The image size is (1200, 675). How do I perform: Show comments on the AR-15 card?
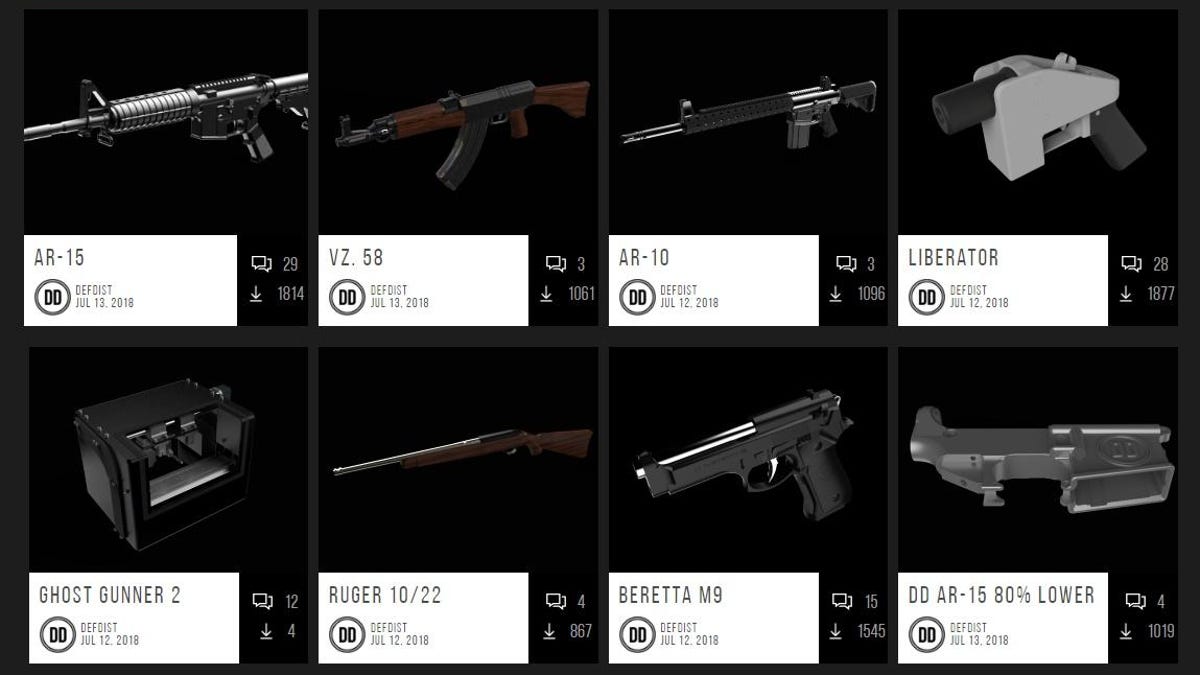pos(262,264)
